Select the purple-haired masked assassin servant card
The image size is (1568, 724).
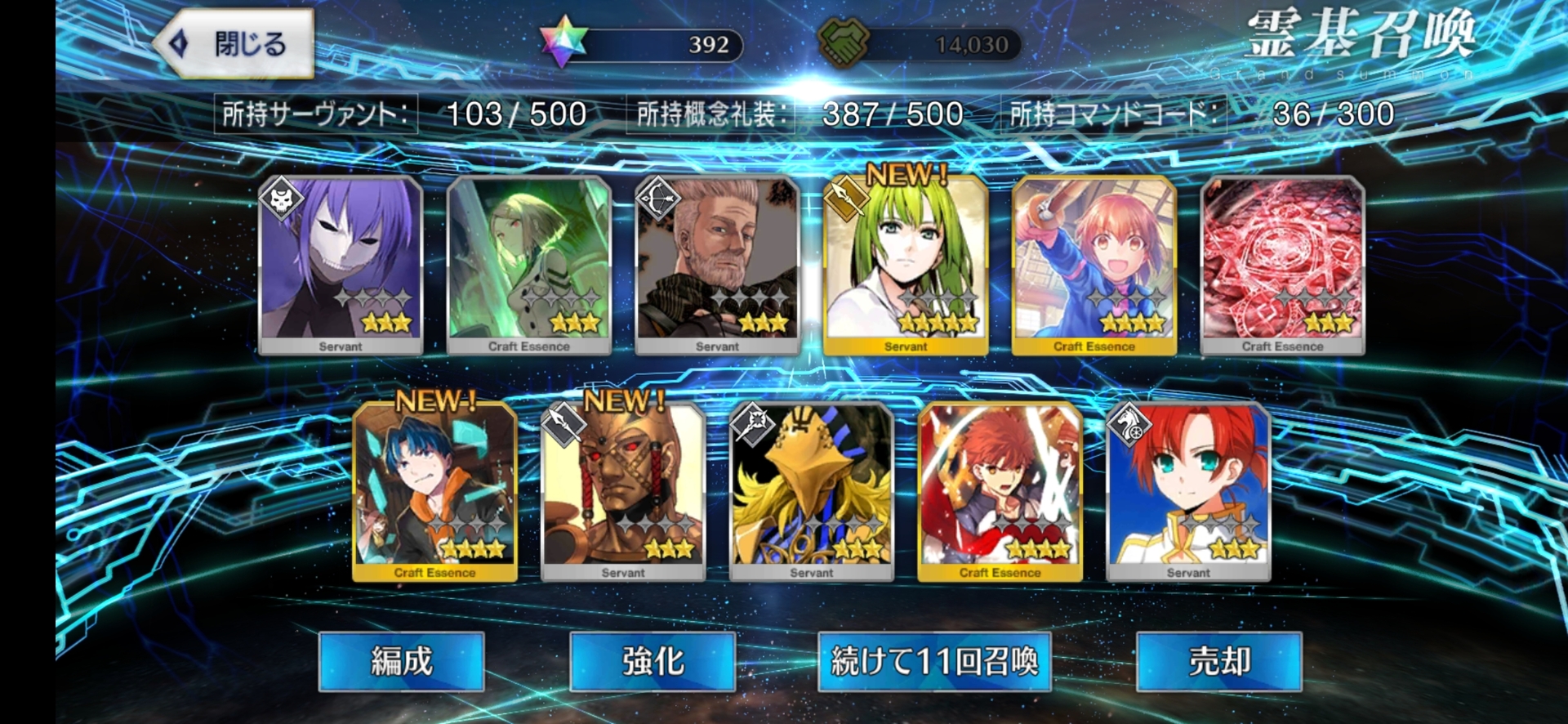[x=341, y=266]
